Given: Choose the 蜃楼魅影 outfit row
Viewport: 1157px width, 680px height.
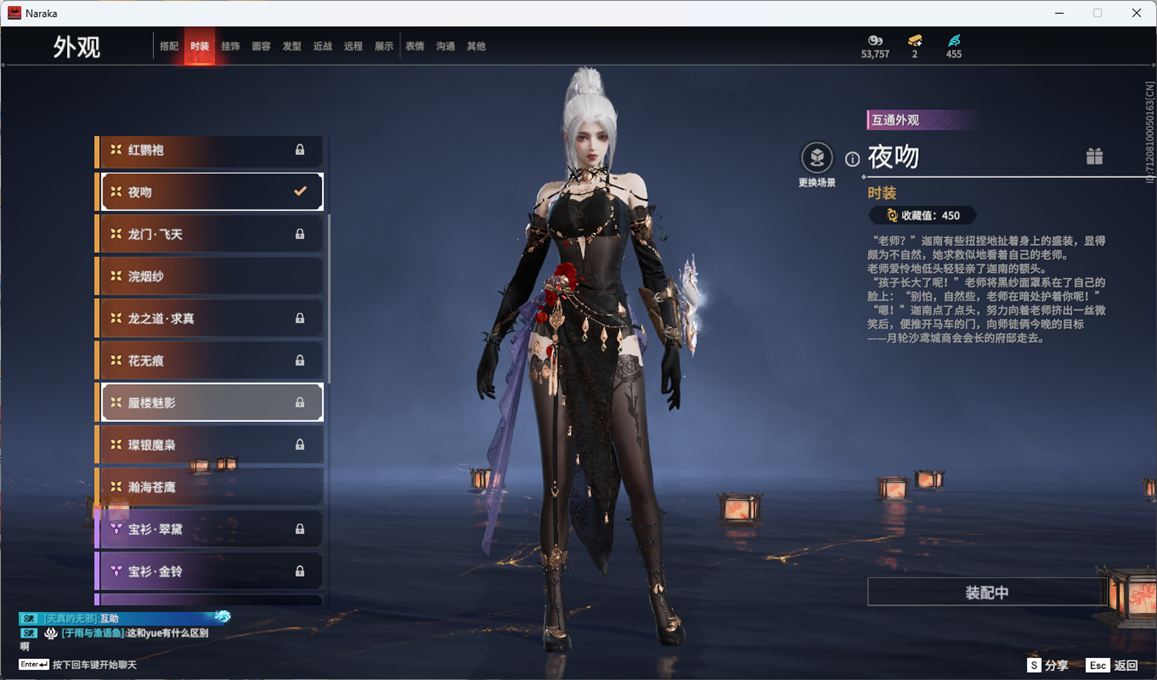Looking at the screenshot, I should coord(210,402).
